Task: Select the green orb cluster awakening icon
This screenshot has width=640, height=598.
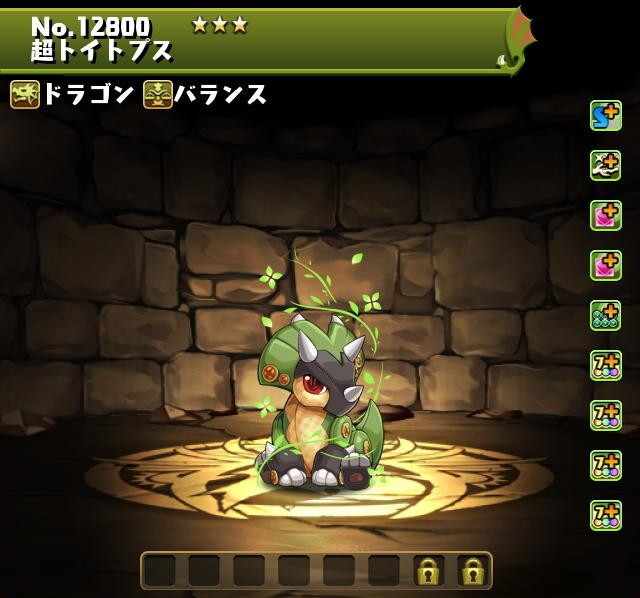Action: (x=605, y=316)
